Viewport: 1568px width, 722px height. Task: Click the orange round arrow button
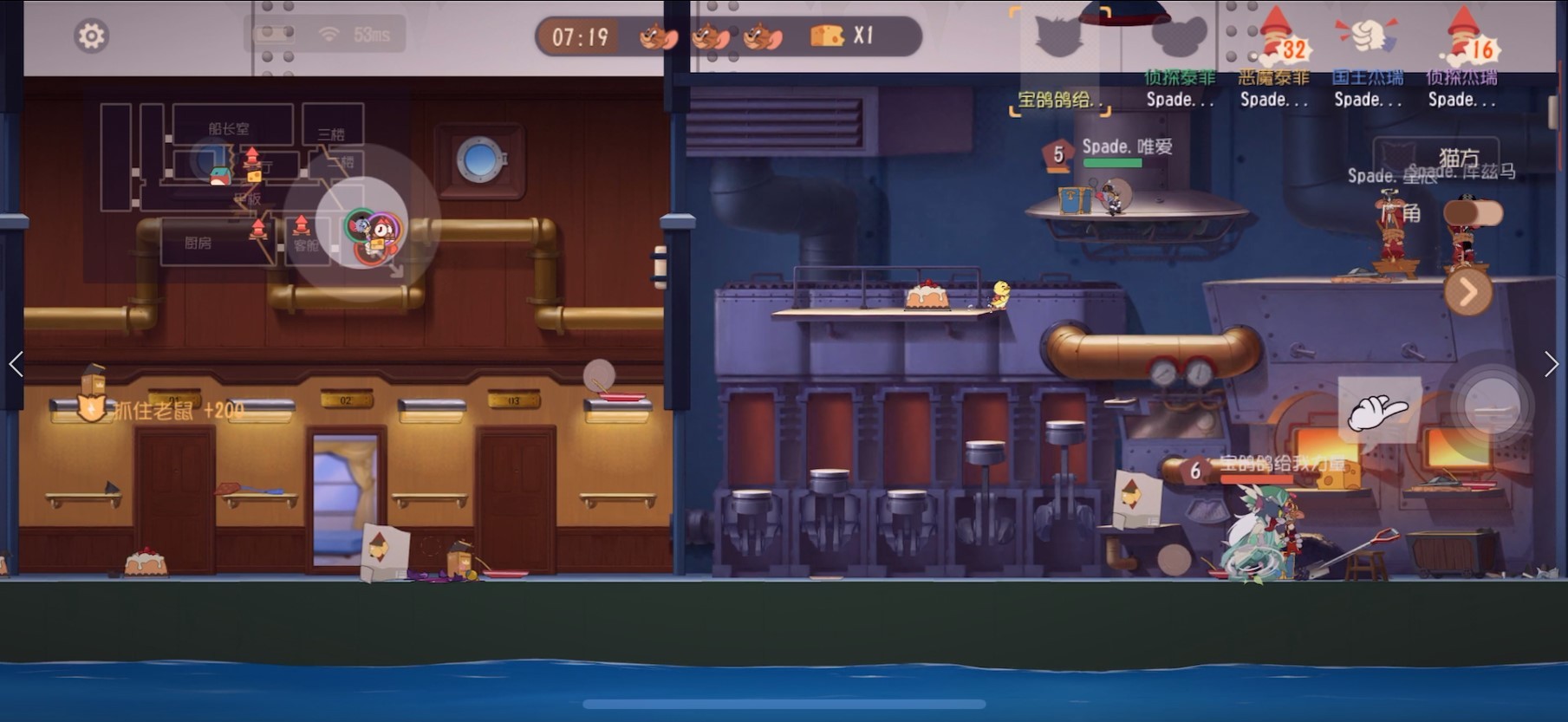click(x=1467, y=293)
